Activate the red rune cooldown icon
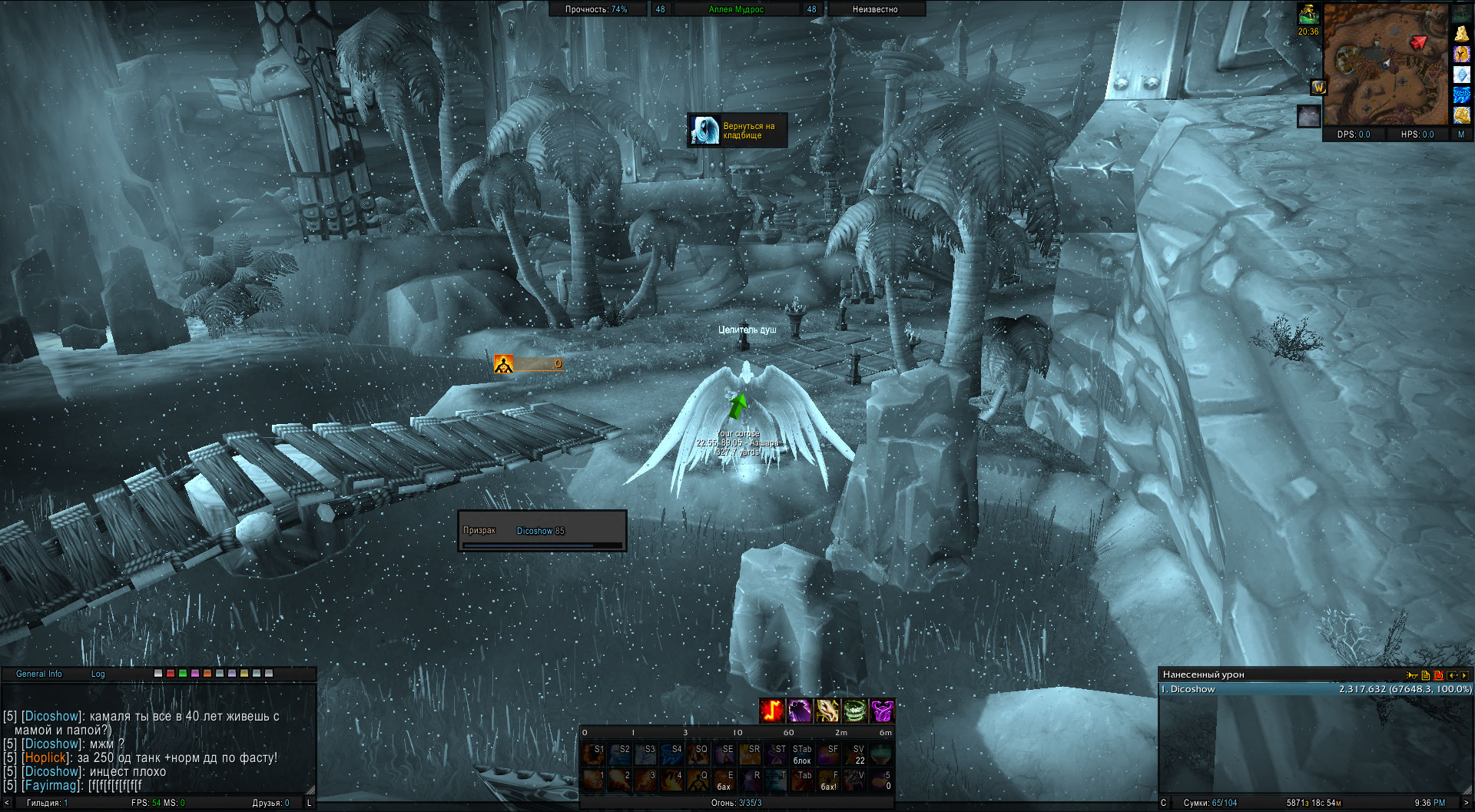 click(x=772, y=711)
